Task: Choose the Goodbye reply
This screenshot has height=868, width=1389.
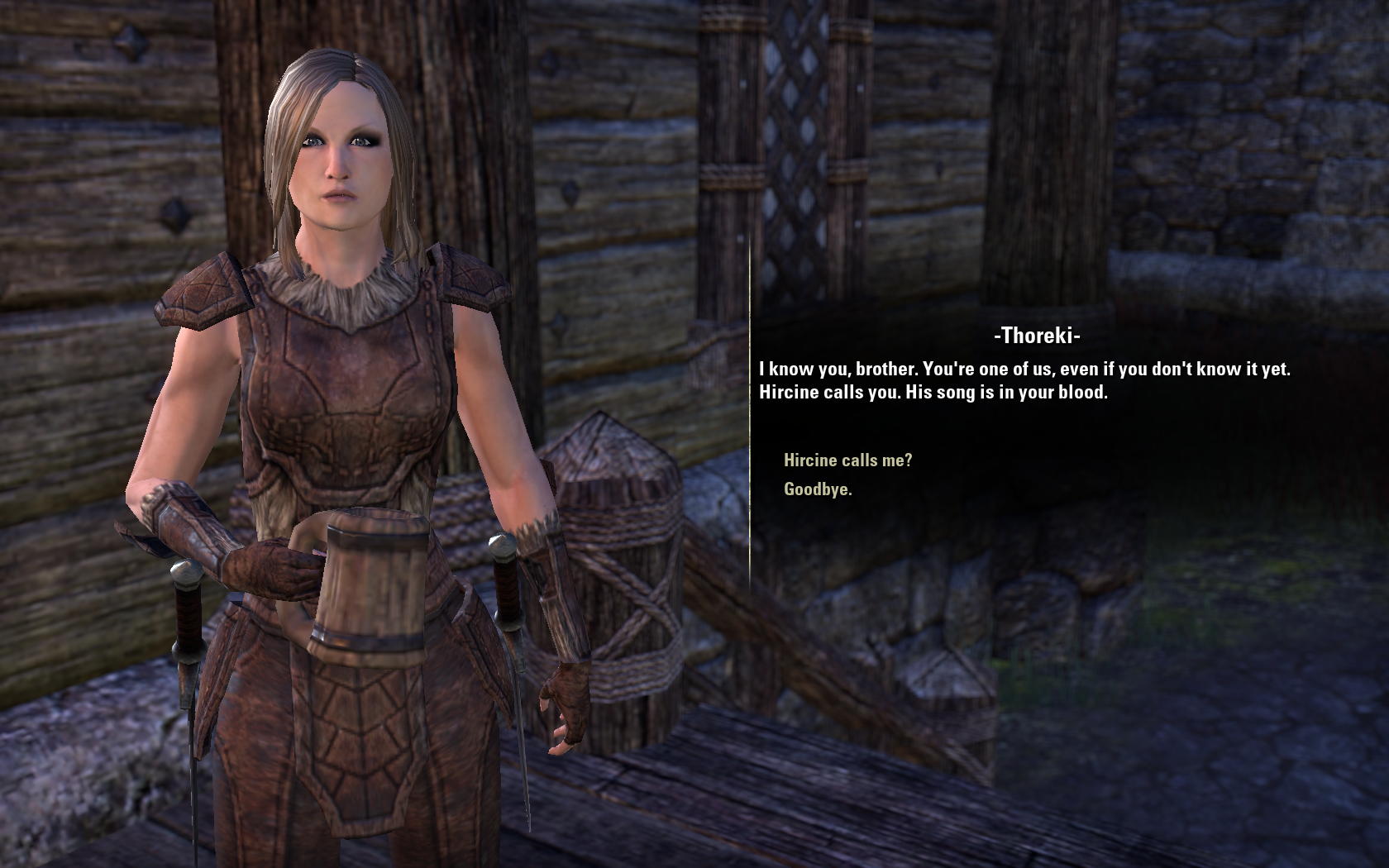Action: 818,489
